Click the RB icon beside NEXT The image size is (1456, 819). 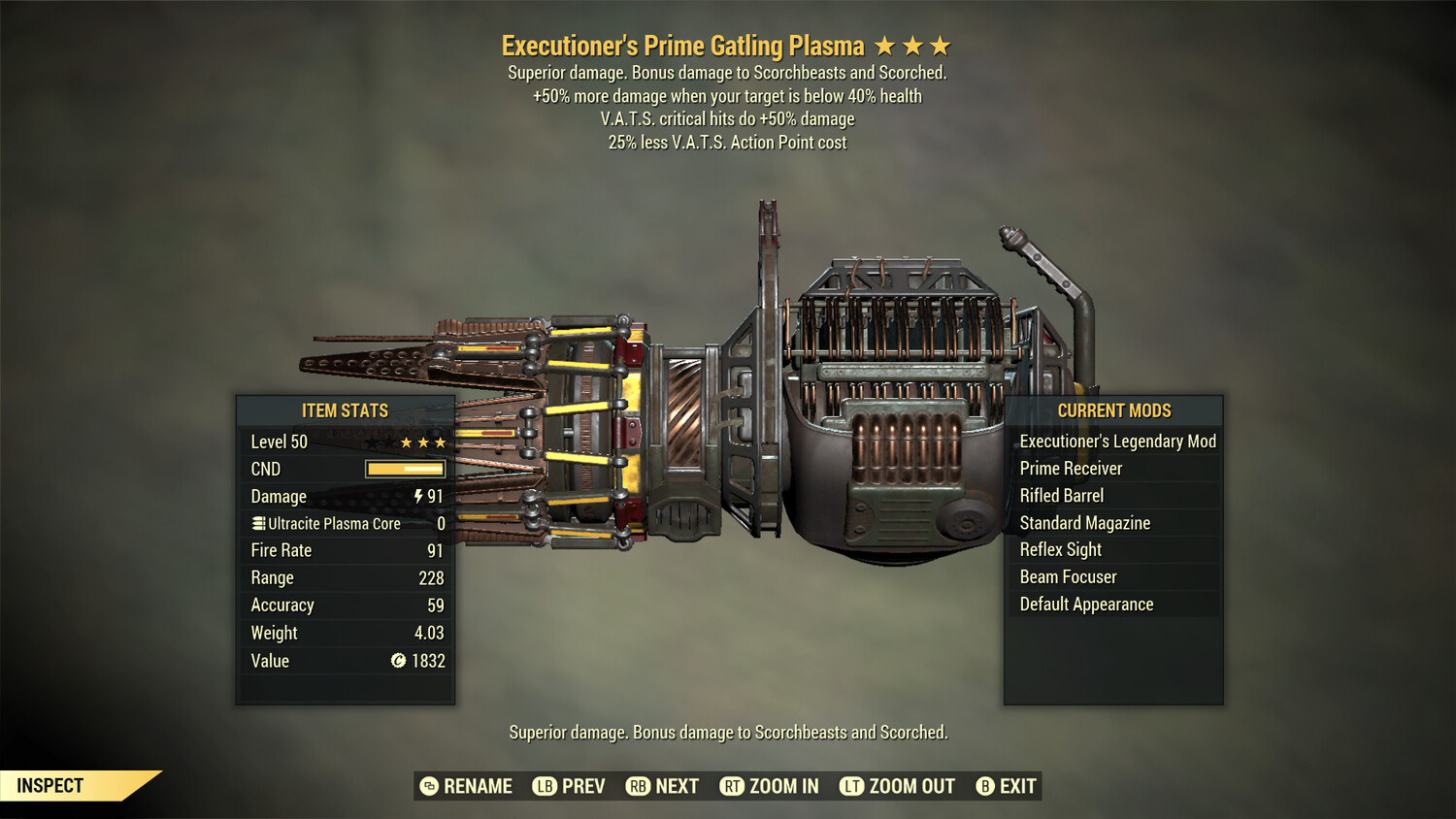639,786
